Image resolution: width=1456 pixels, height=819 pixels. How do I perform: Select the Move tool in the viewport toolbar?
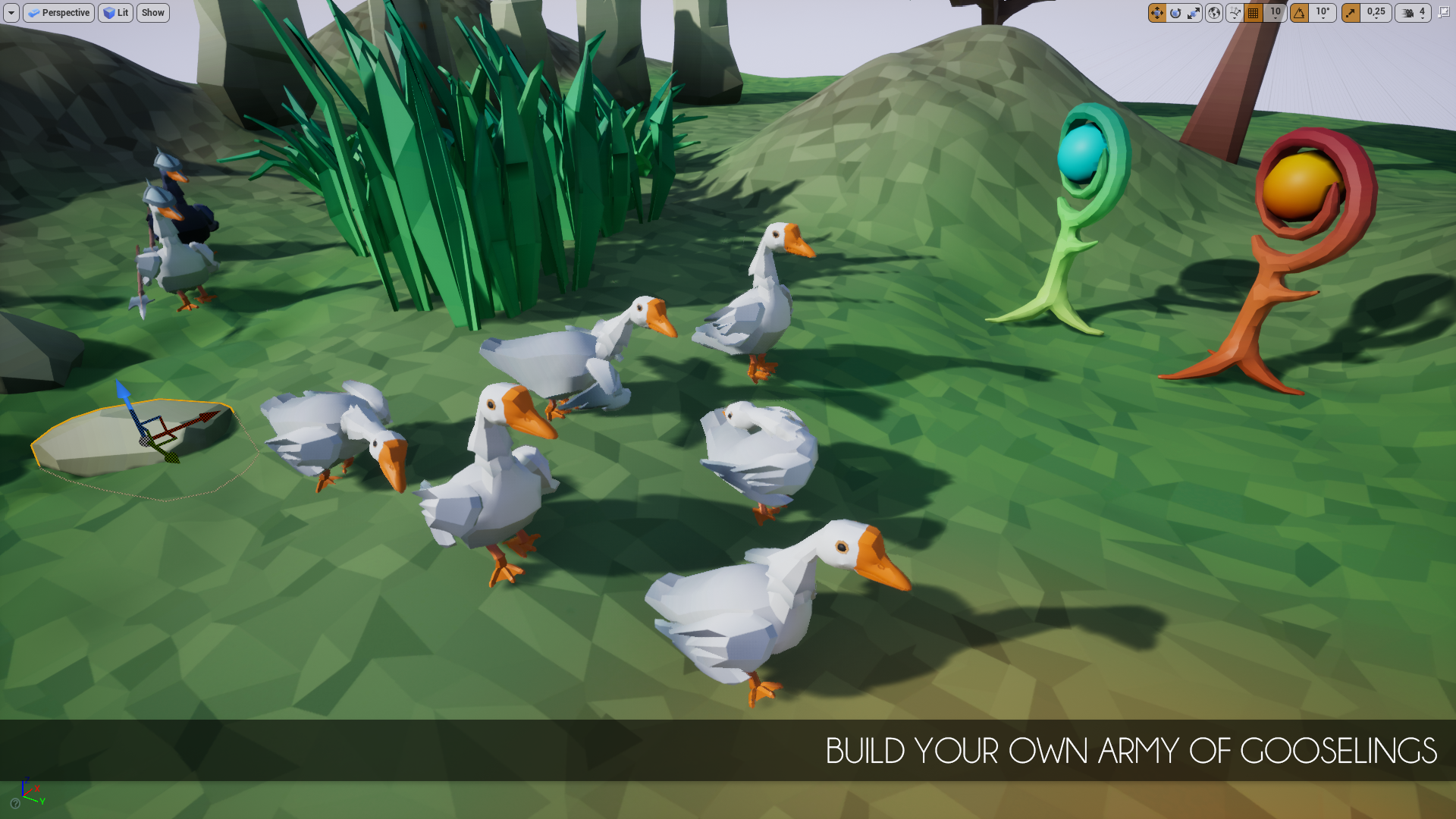point(1157,13)
